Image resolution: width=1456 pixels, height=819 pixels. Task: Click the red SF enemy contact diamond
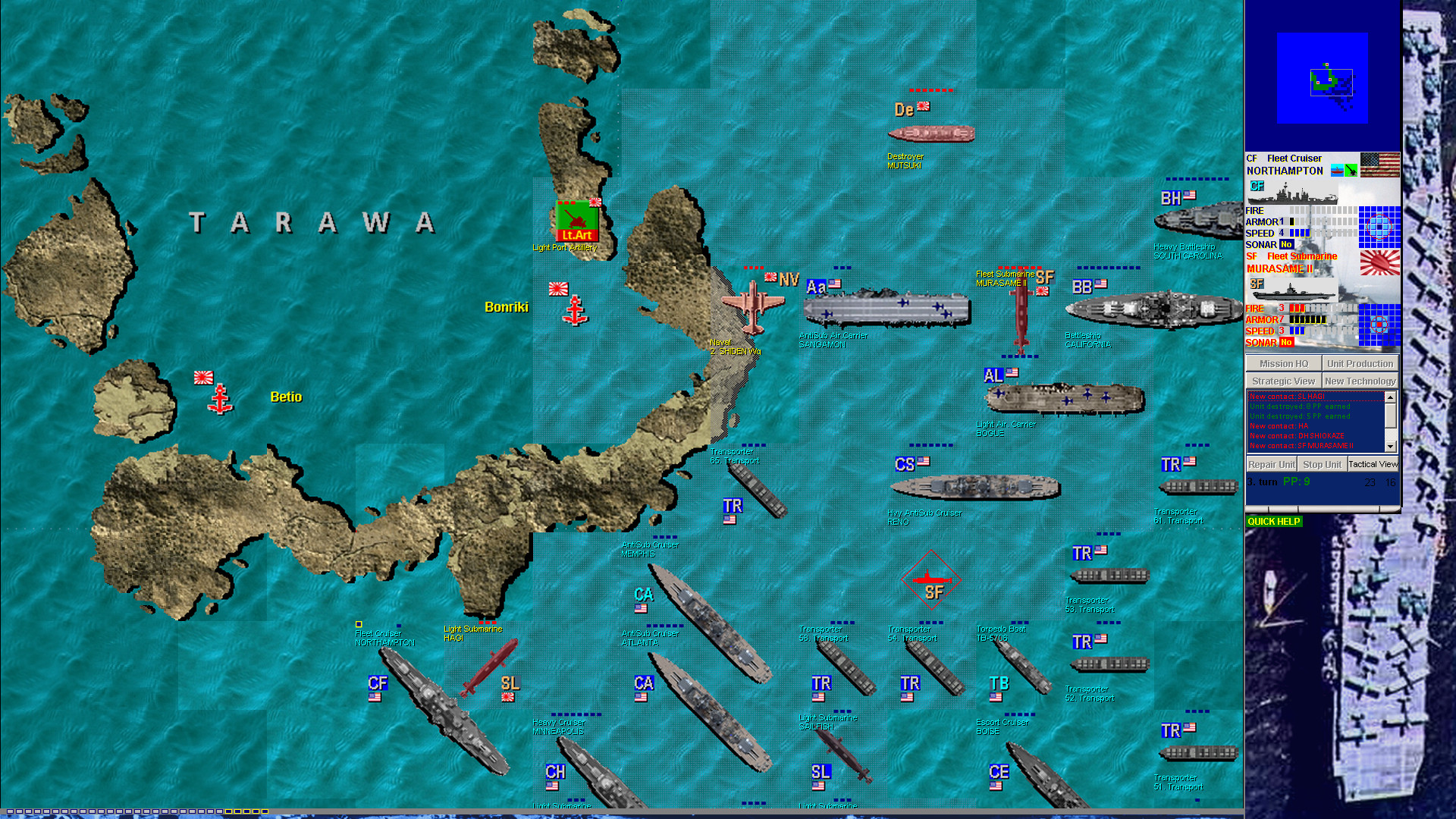(x=930, y=580)
